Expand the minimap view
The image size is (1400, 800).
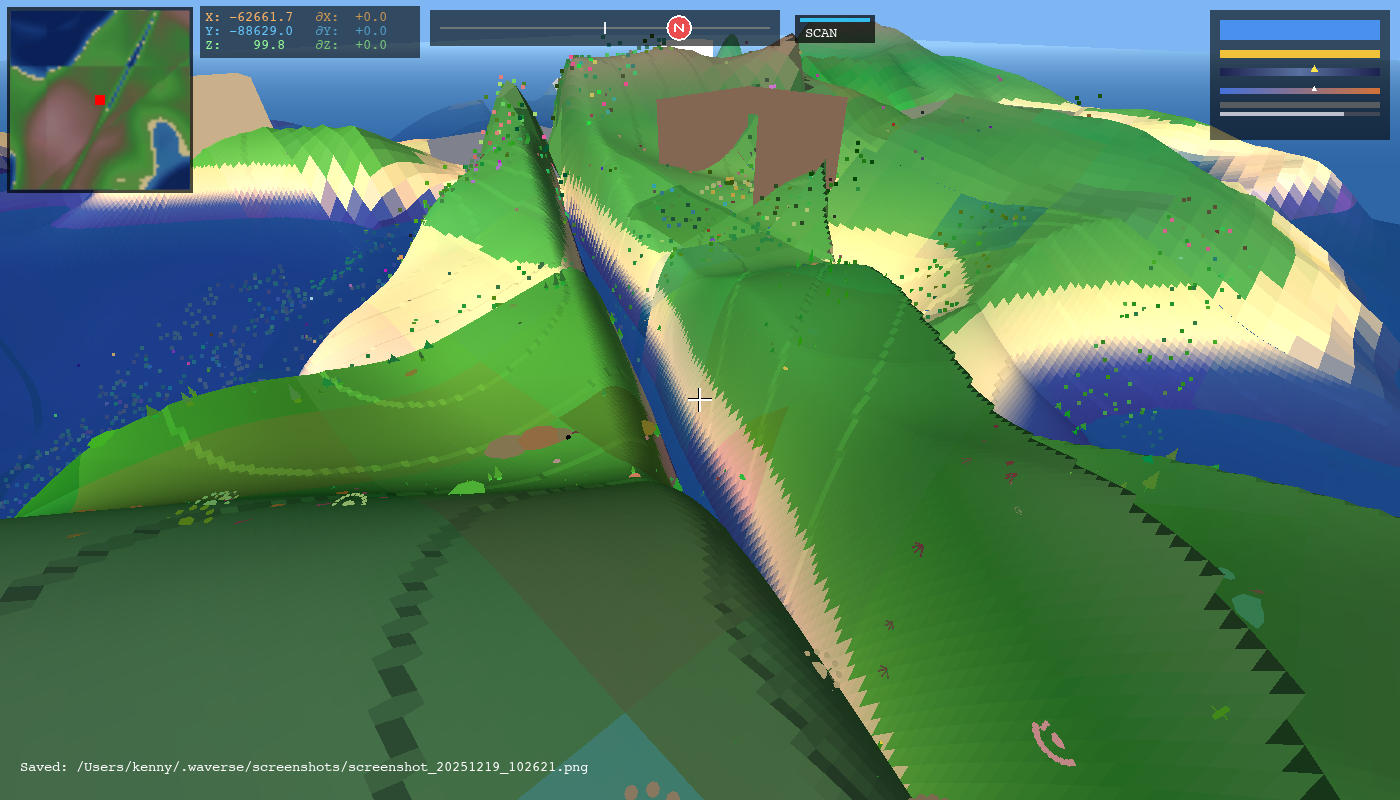pos(99,99)
